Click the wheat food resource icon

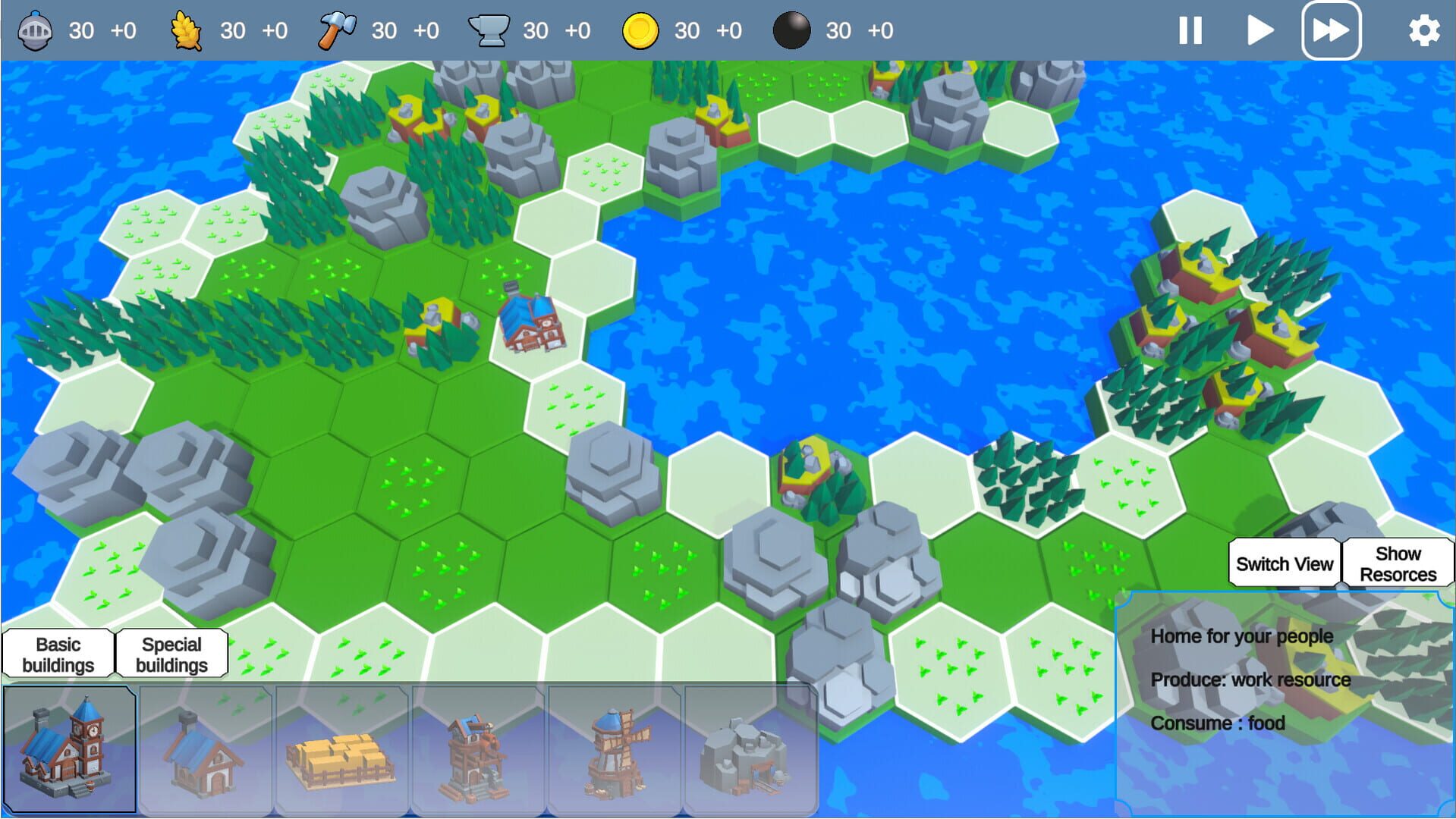[184, 31]
